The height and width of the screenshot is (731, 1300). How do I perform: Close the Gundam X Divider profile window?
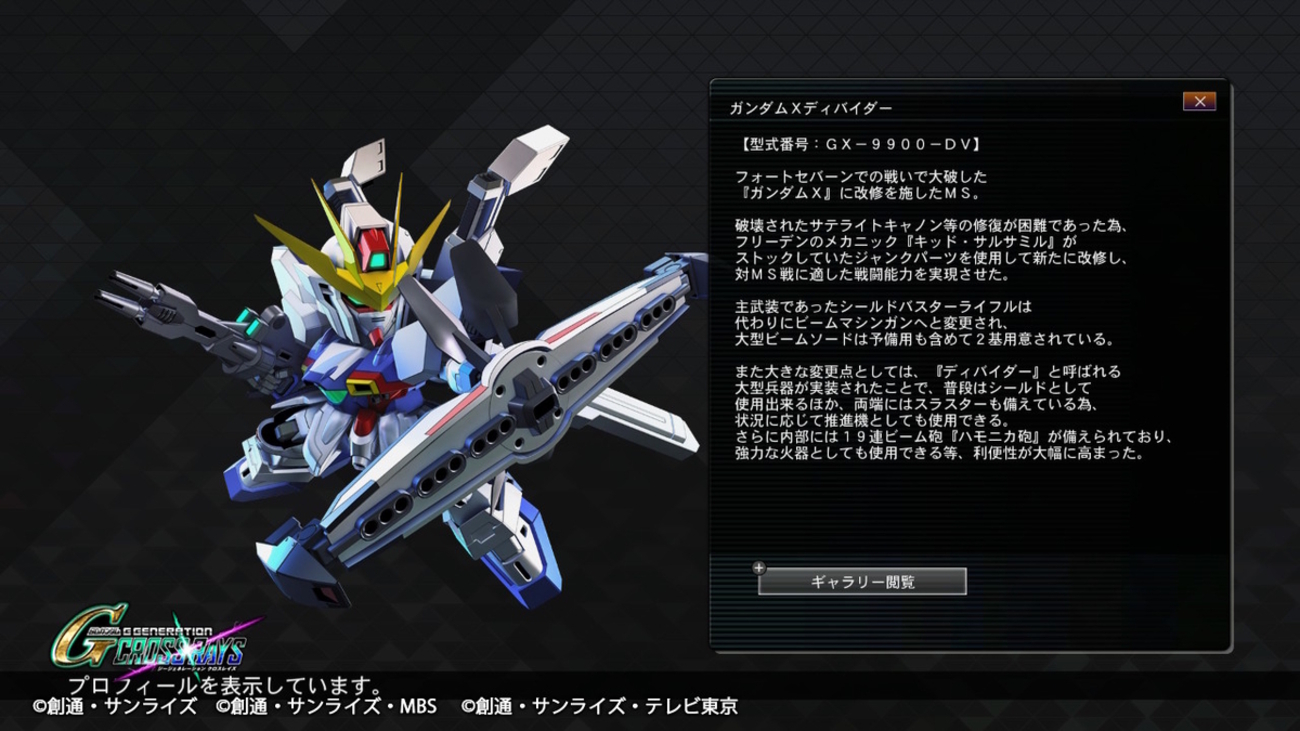click(x=1199, y=101)
